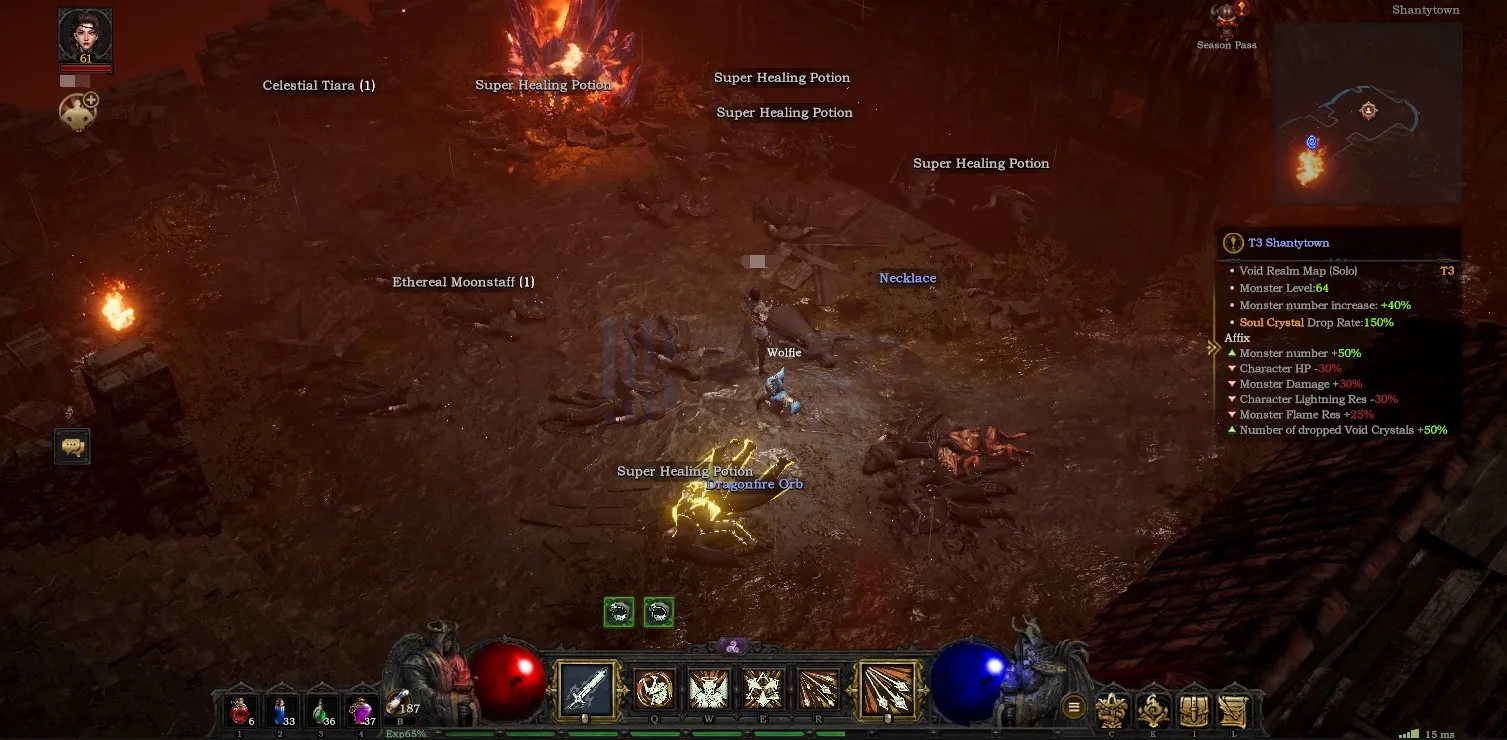Activate the multi-arrow skill on R
The image size is (1507, 740).
[x=817, y=690]
